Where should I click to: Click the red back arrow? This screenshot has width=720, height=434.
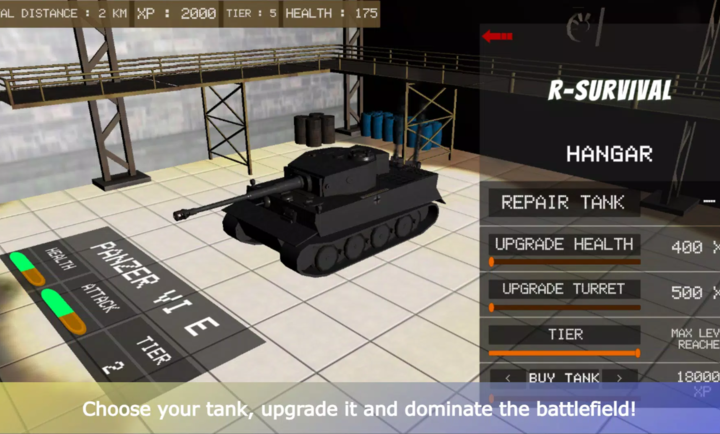[x=497, y=37]
